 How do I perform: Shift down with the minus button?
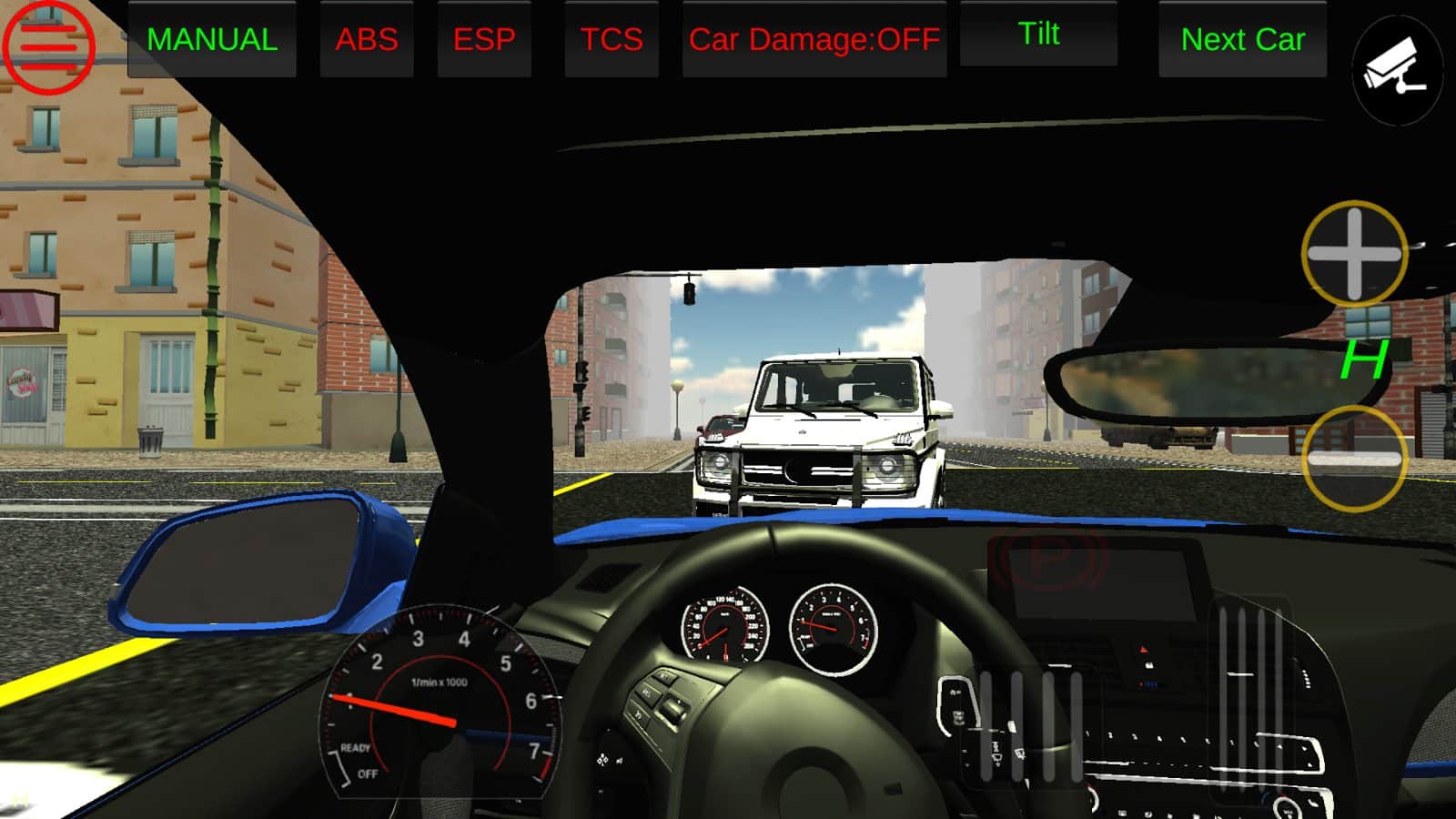[1354, 459]
